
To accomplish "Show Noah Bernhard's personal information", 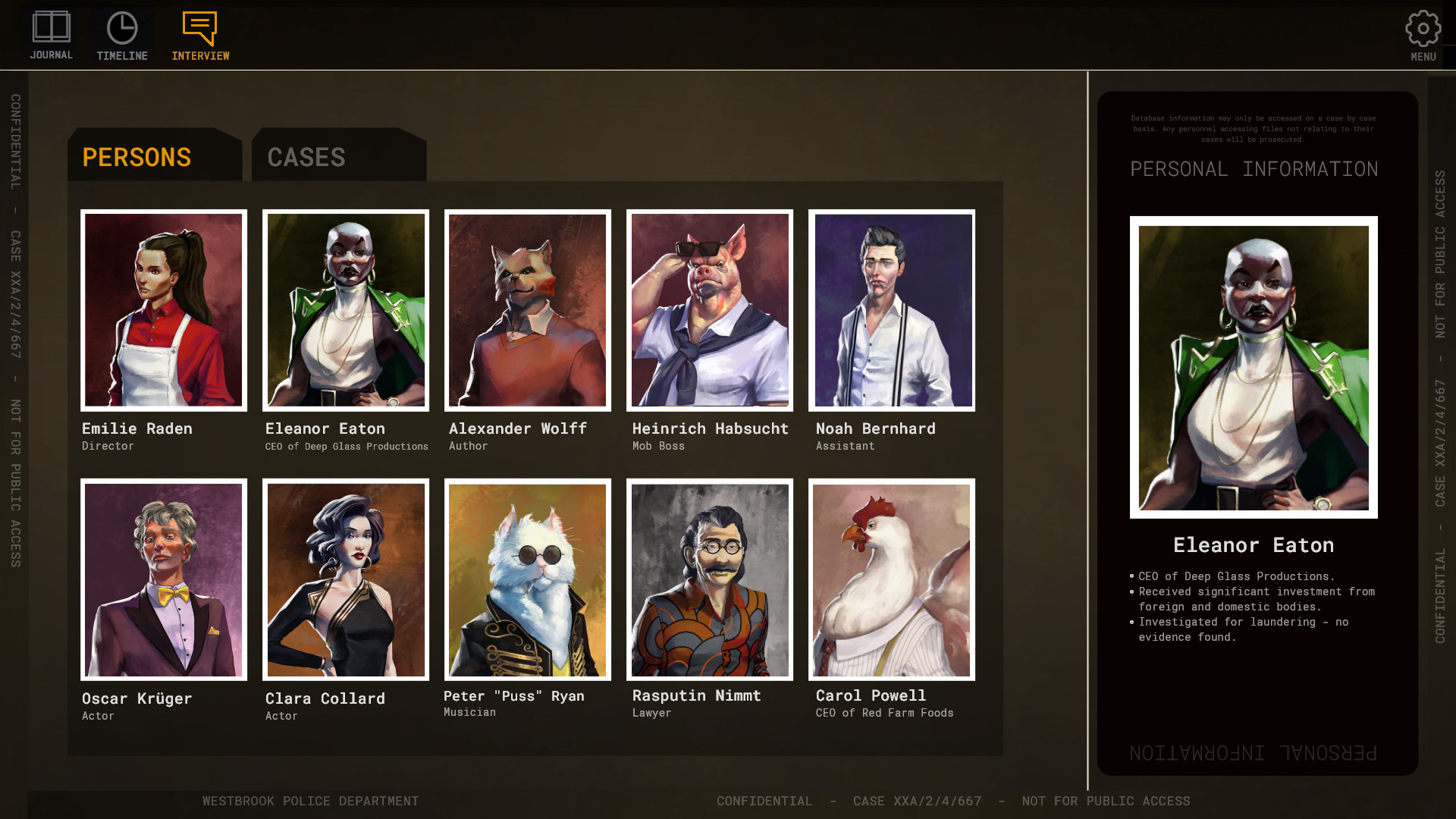I will point(892,310).
